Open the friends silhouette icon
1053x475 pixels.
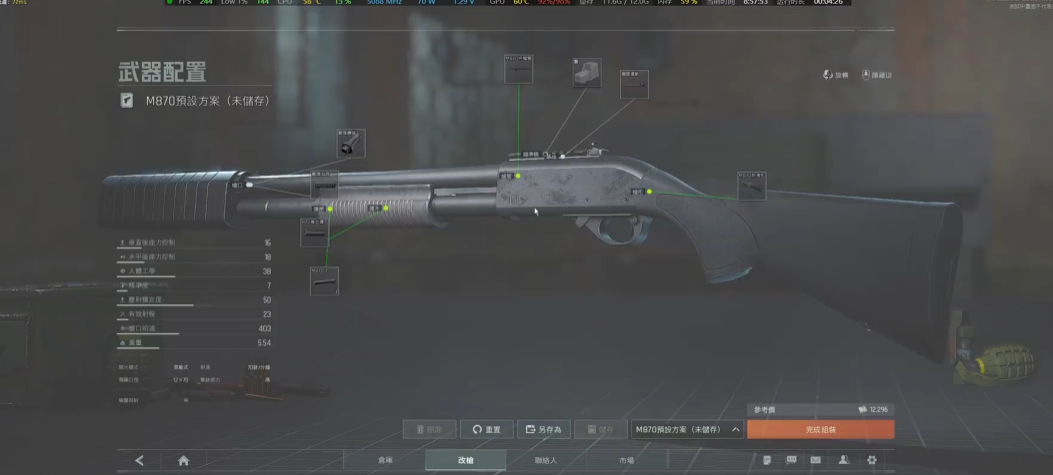click(844, 460)
